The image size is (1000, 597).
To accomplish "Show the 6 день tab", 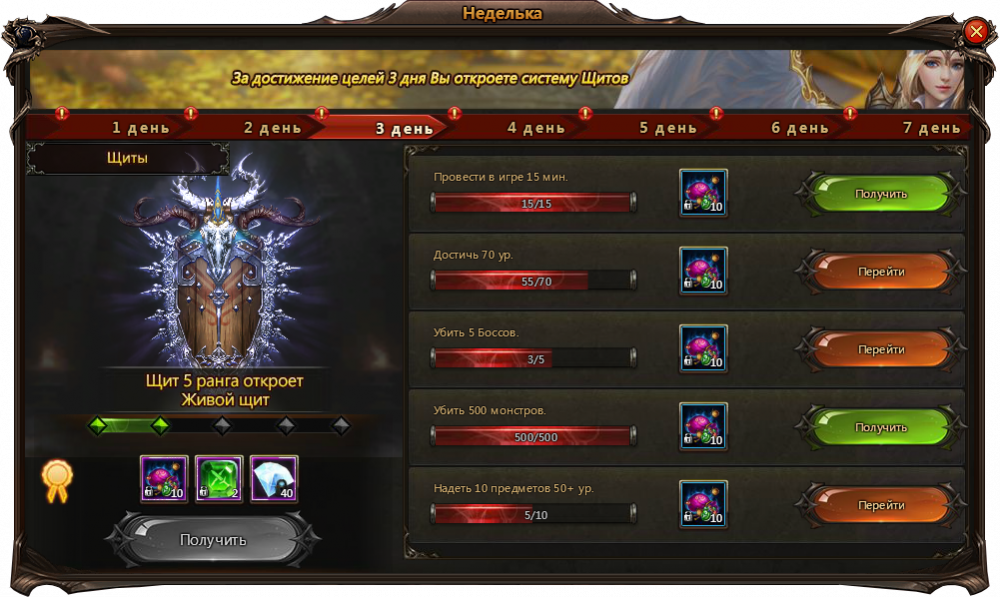I will tap(800, 128).
